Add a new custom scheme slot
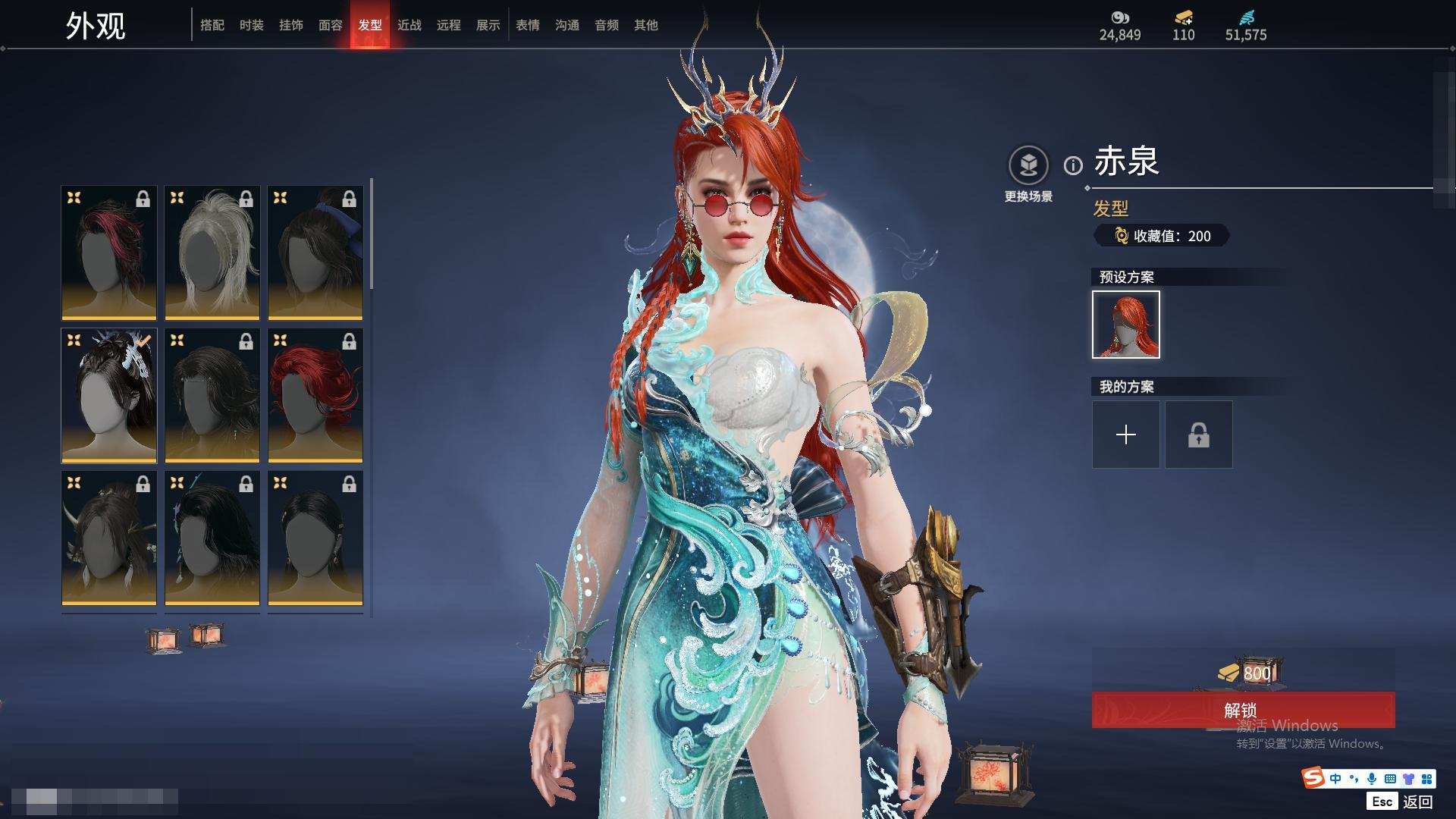This screenshot has width=1456, height=819. 1126,435
